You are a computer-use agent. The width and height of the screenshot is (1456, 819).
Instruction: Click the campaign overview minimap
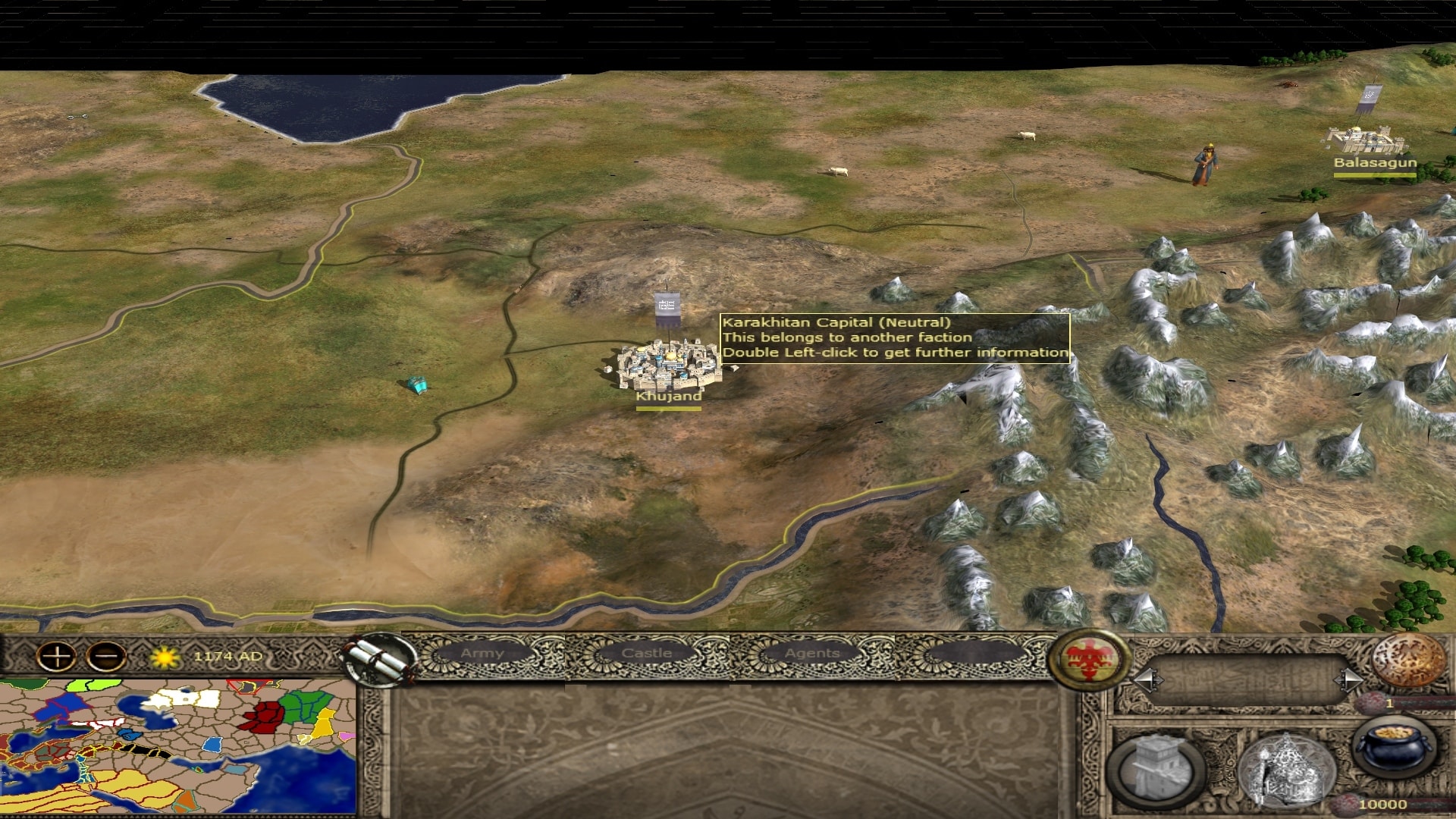pyautogui.click(x=177, y=747)
